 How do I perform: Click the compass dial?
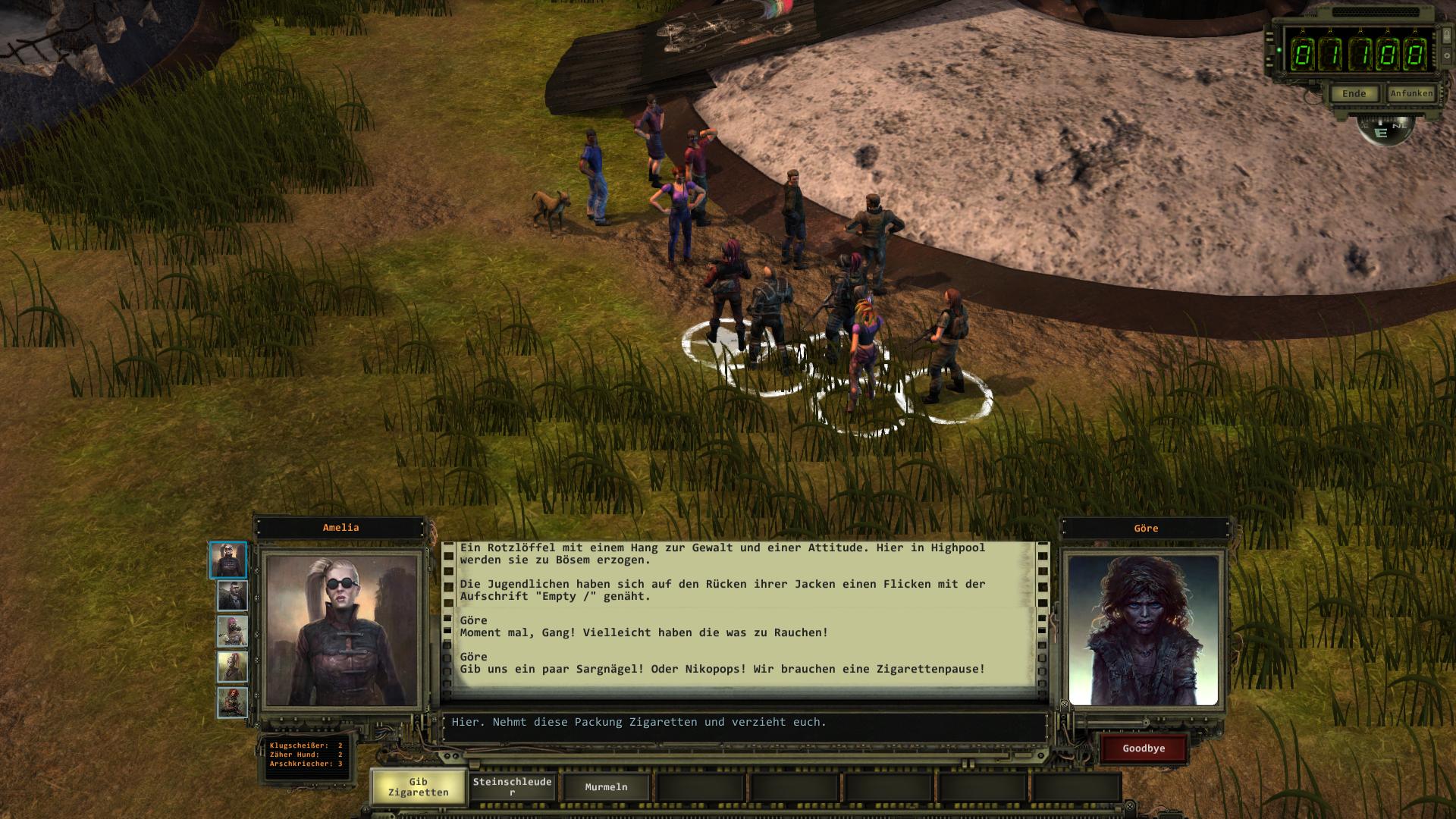coord(1385,131)
